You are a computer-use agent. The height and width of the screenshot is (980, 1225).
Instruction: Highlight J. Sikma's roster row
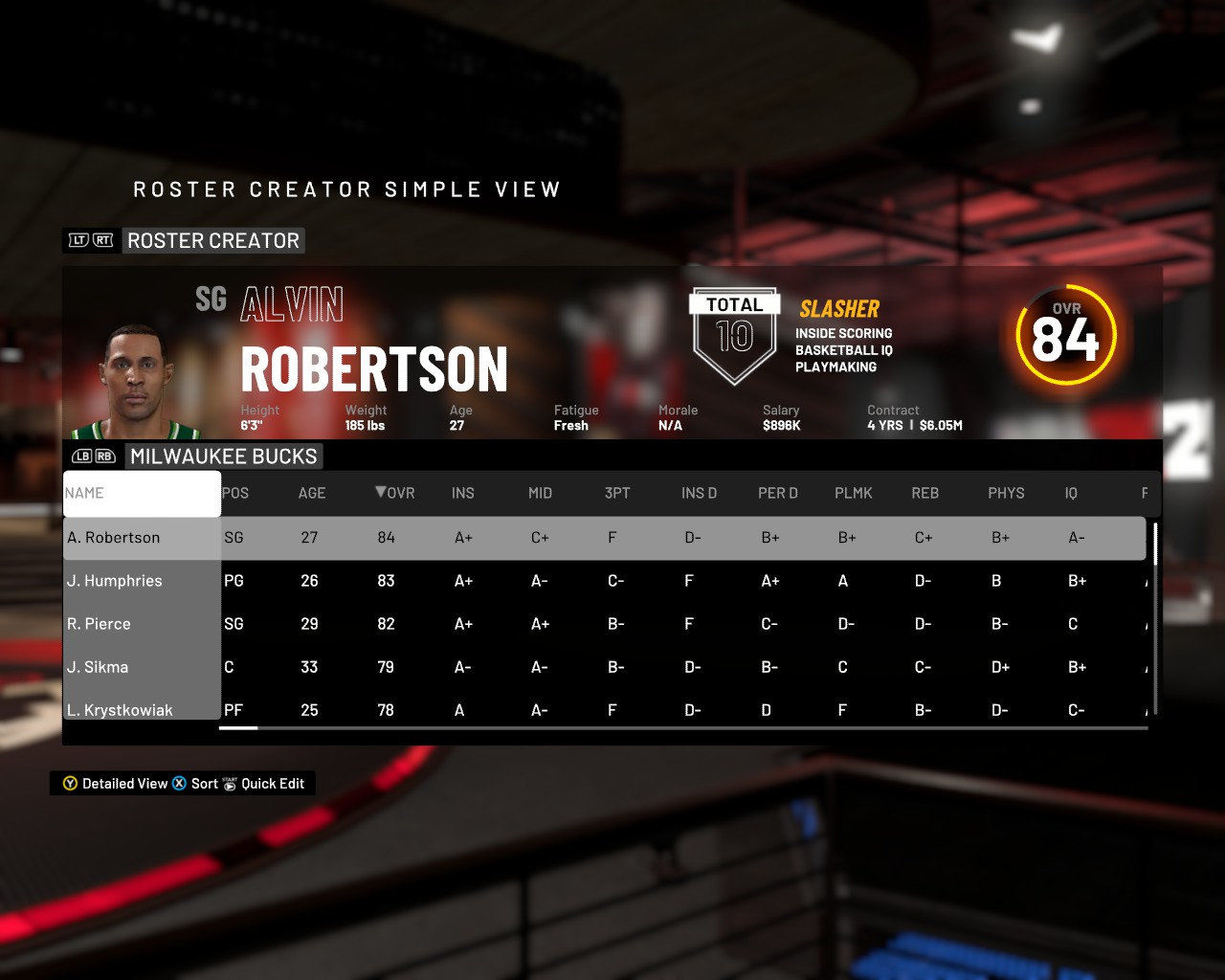coord(98,667)
